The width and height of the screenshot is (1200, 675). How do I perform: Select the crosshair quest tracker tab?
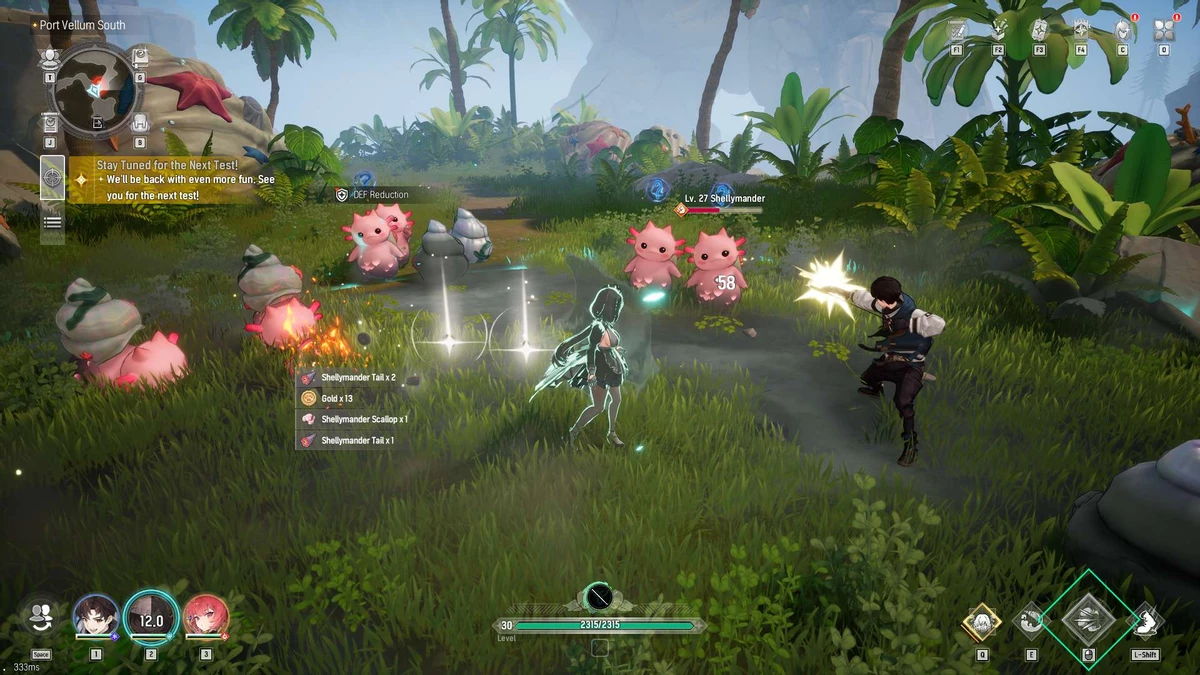[52, 178]
